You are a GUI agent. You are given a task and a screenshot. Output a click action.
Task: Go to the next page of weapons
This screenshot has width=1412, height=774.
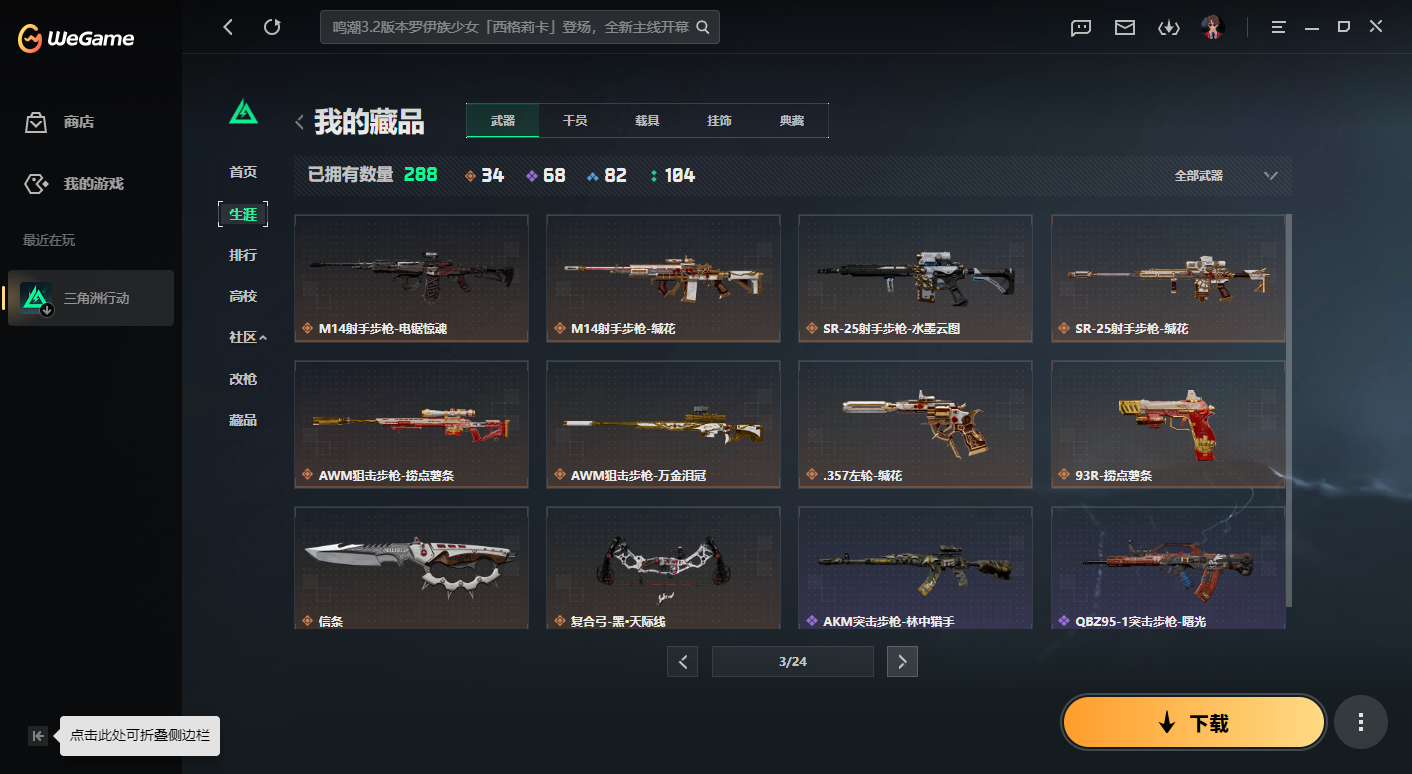click(x=902, y=661)
